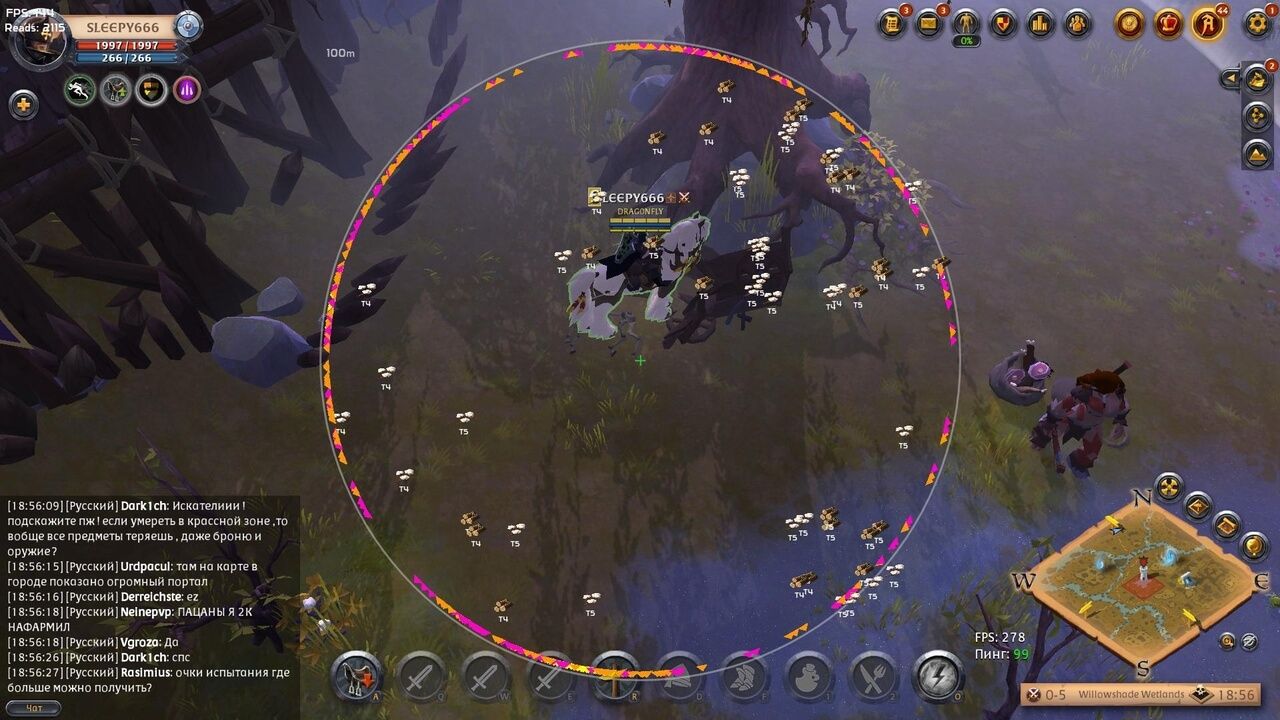Use the food fork-and-knife slot
The width and height of the screenshot is (1280, 720).
(873, 677)
